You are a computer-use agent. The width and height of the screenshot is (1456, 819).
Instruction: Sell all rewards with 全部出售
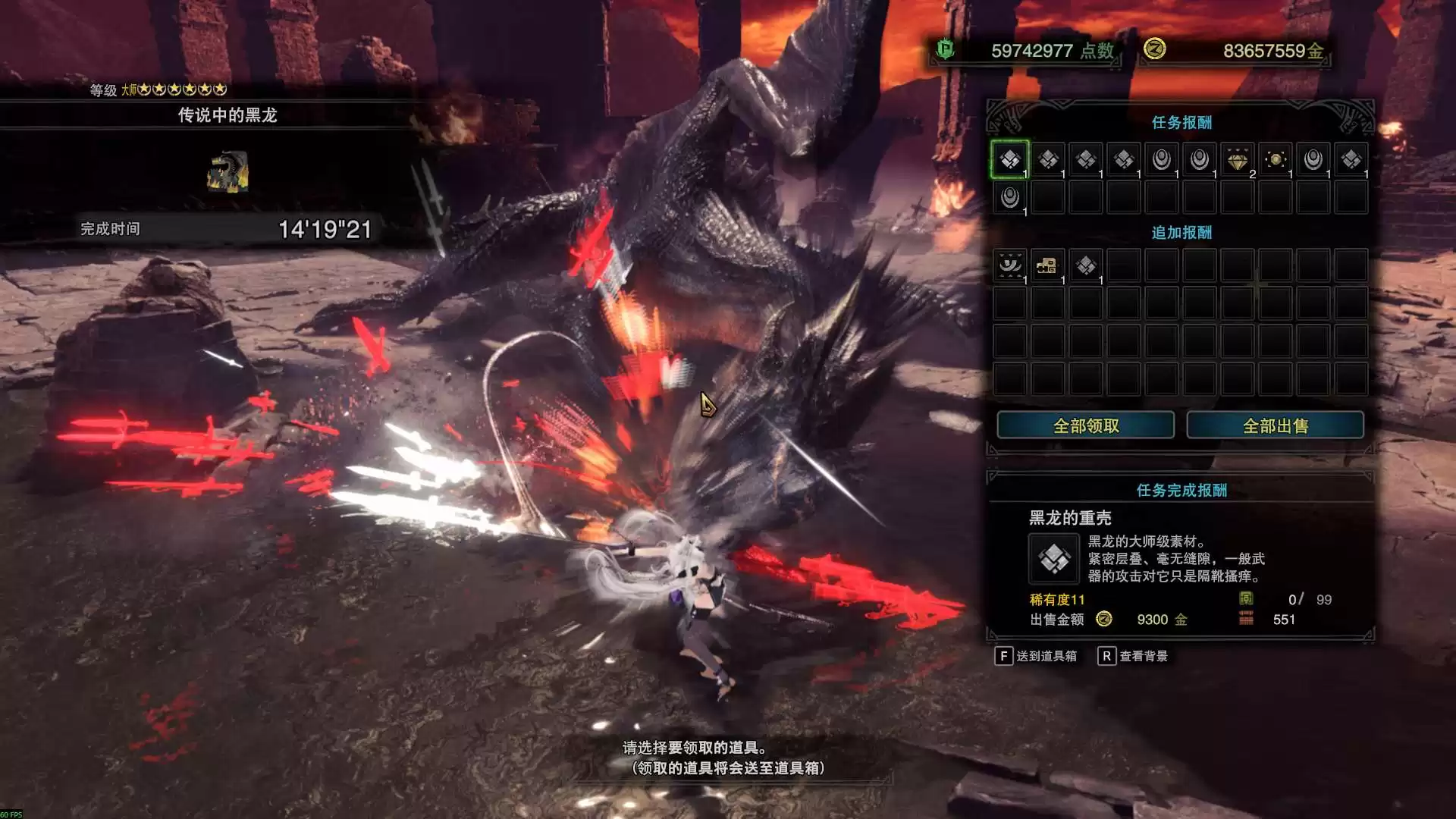point(1275,425)
